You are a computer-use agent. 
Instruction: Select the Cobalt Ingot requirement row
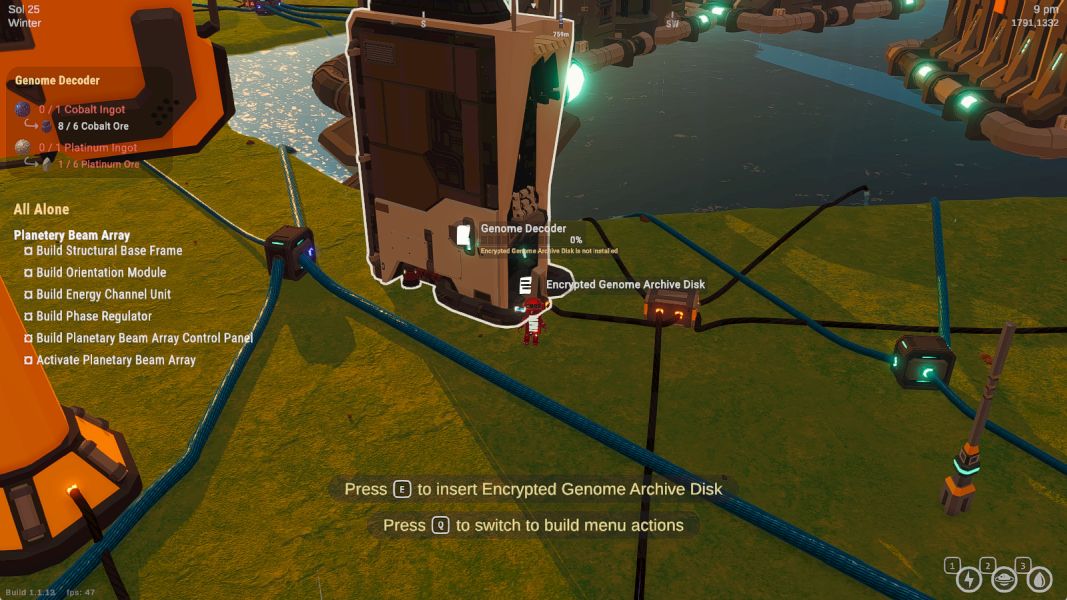[82, 109]
